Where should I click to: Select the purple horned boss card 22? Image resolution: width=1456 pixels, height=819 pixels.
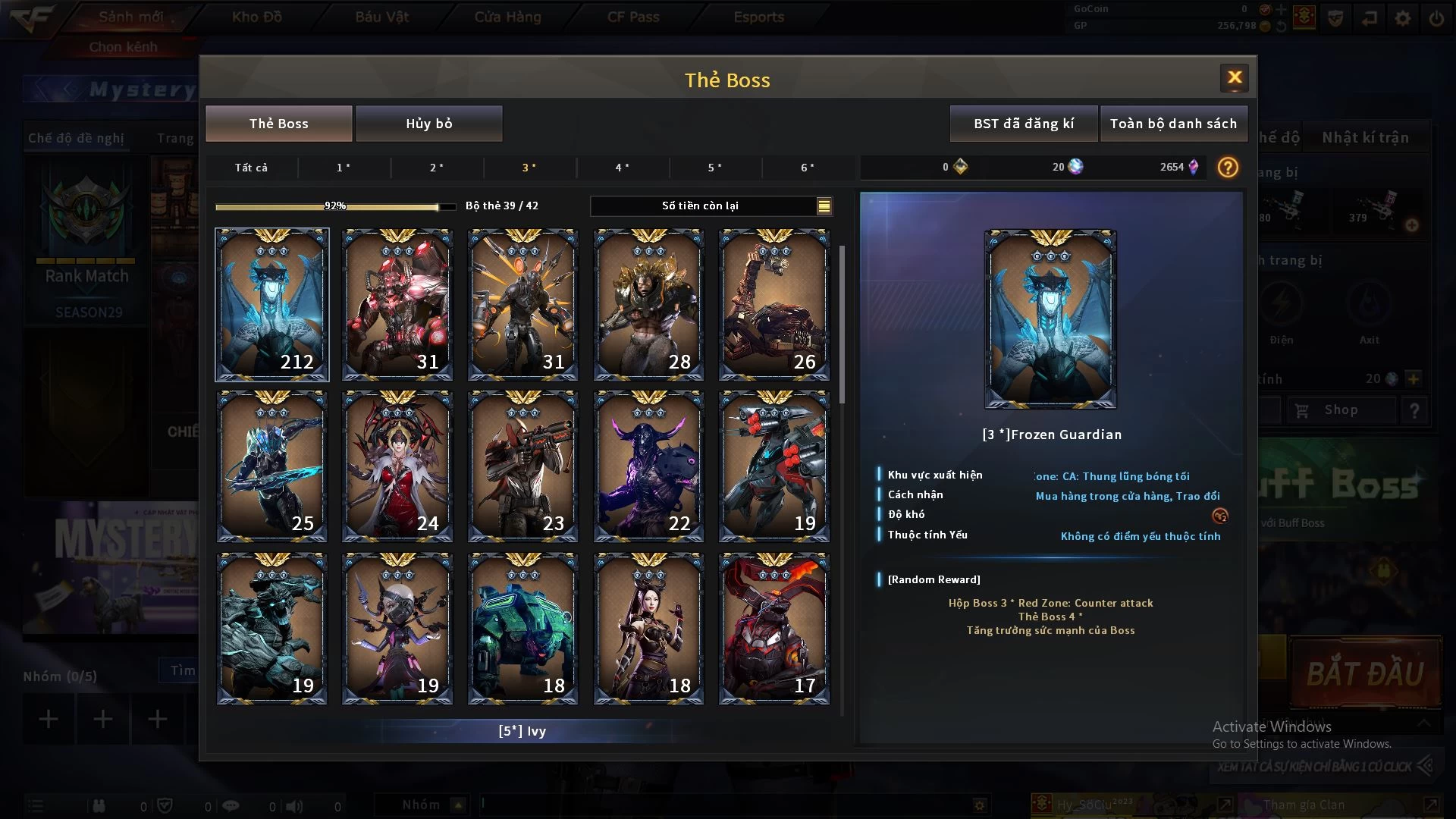click(648, 466)
